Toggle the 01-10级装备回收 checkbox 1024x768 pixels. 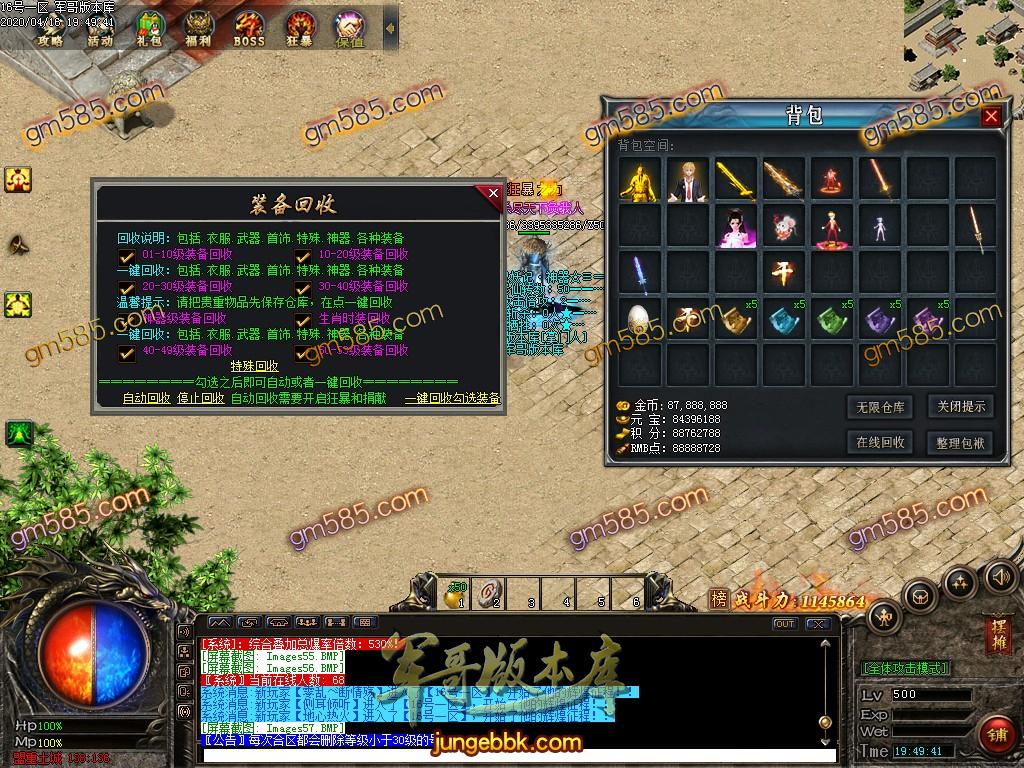(127, 255)
